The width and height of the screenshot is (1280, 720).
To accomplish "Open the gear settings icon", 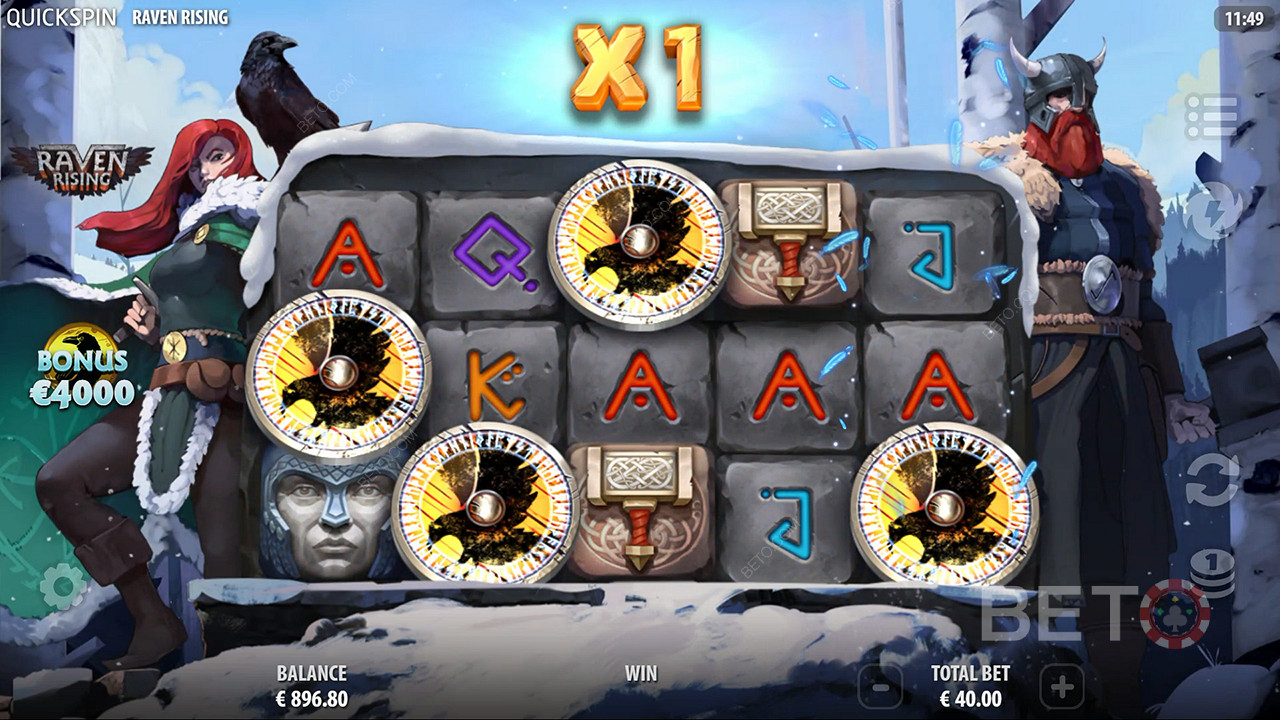I will [62, 586].
